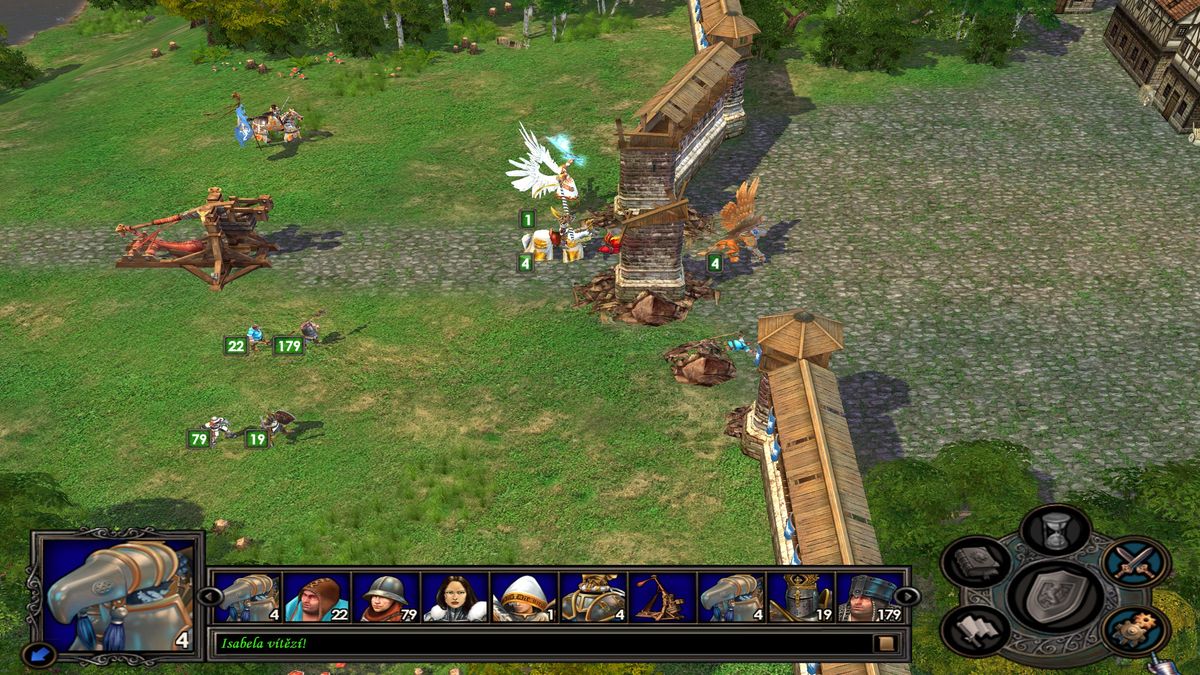Open the spellbook
Screen dimensions: 1200x675
(976, 562)
